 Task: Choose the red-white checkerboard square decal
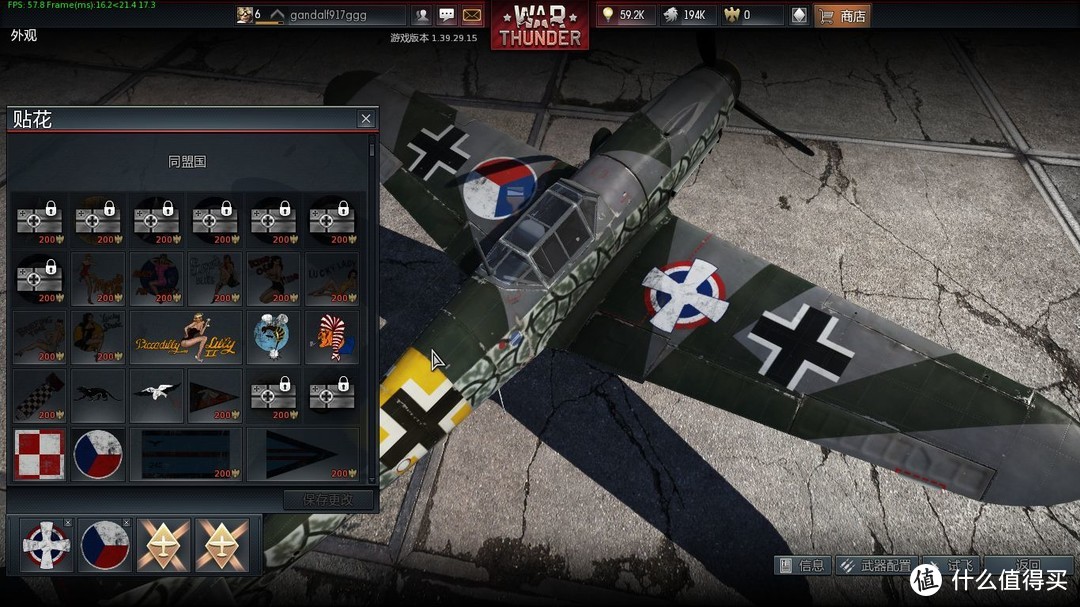pyautogui.click(x=40, y=454)
